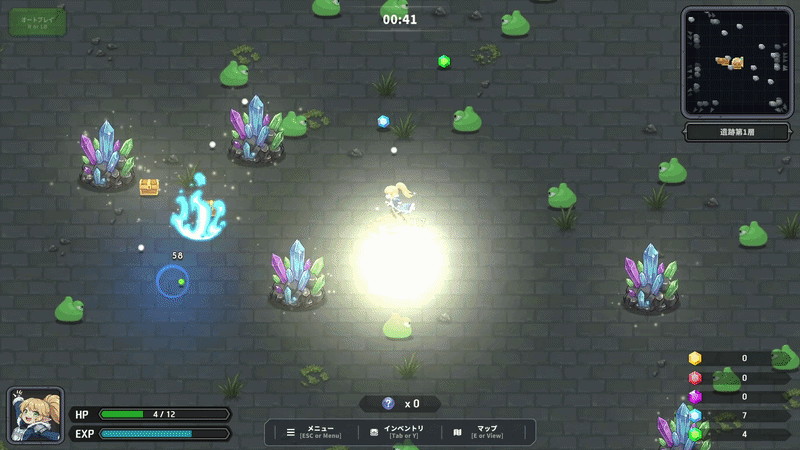Viewport: 800px width, 450px height.
Task: Open the マップ (Map) button
Action: (480, 432)
